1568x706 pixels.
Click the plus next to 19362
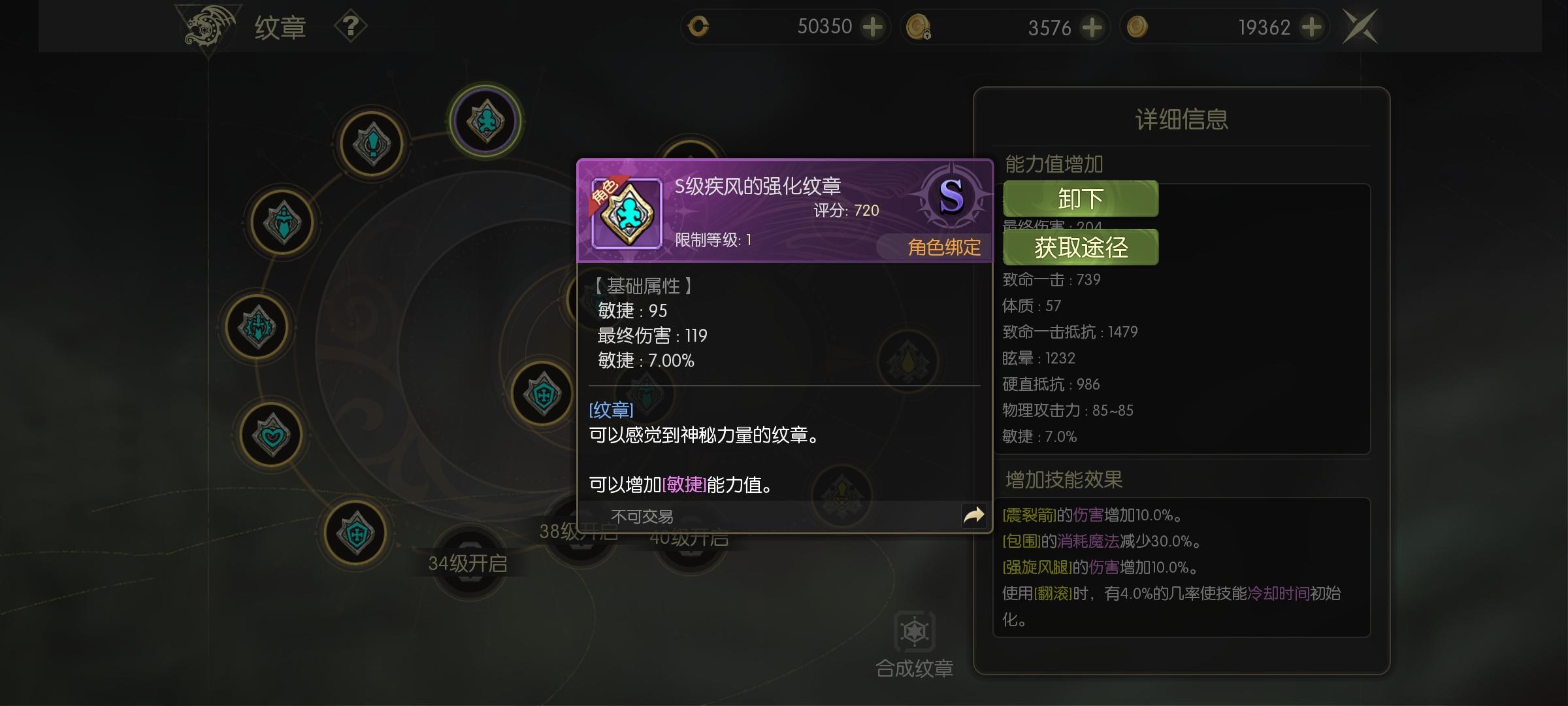click(x=1313, y=27)
